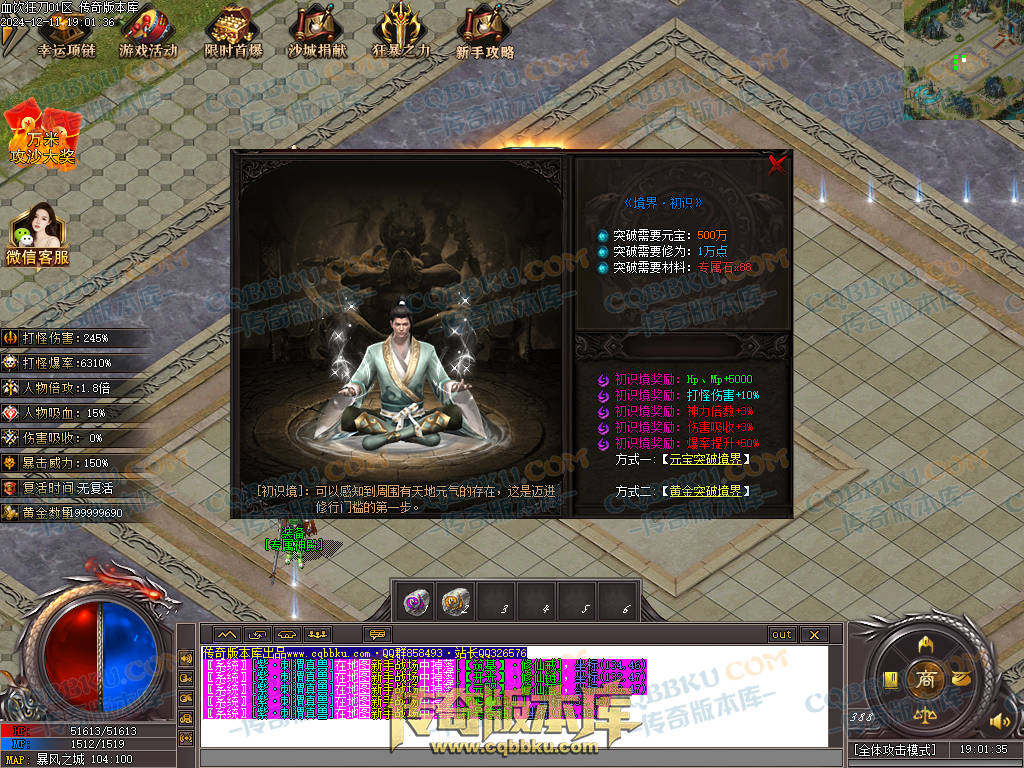Open 游戏活动 game events

pyautogui.click(x=148, y=34)
